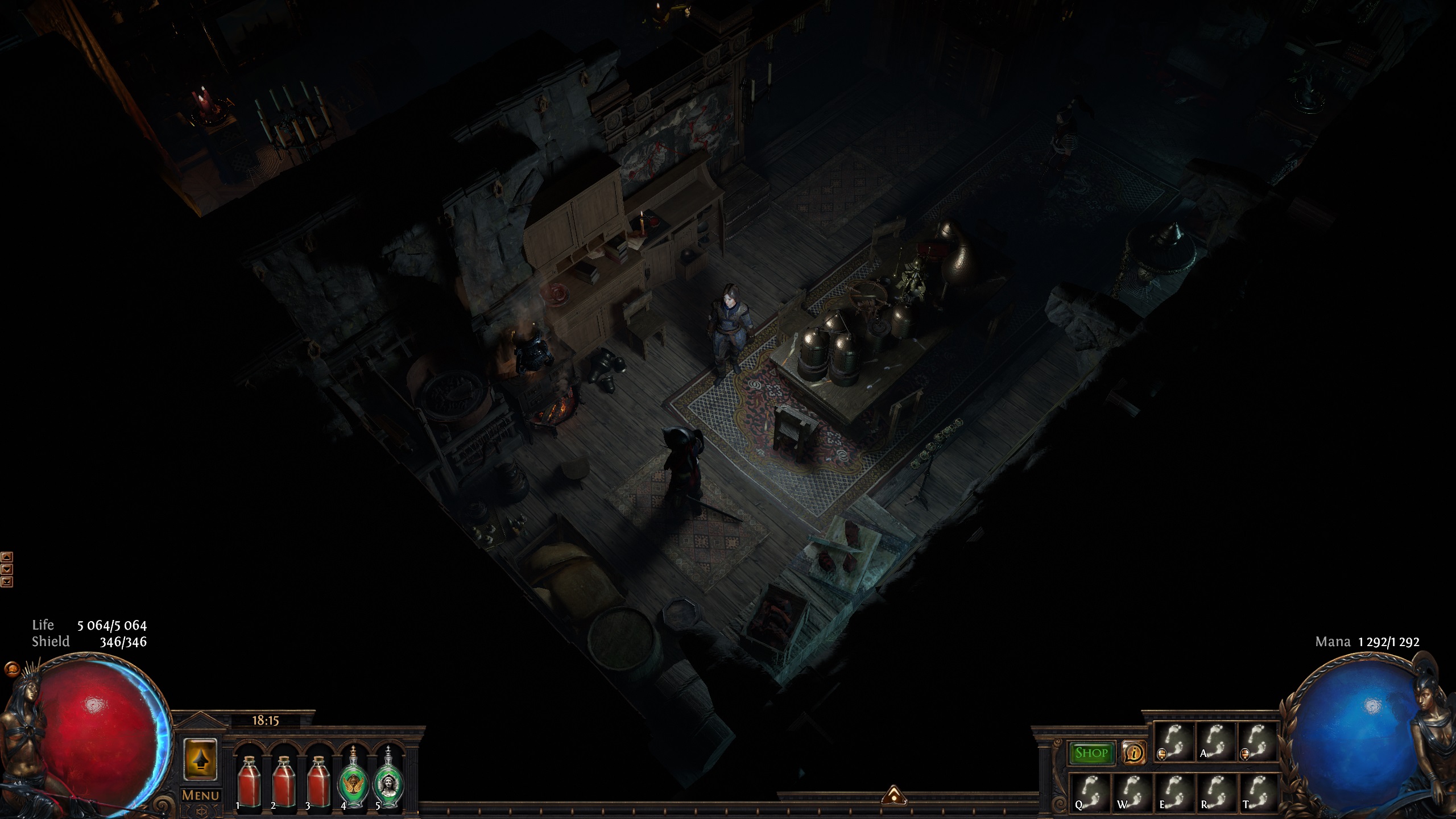This screenshot has width=1456, height=819.
Task: Click the Menu button
Action: tap(200, 795)
